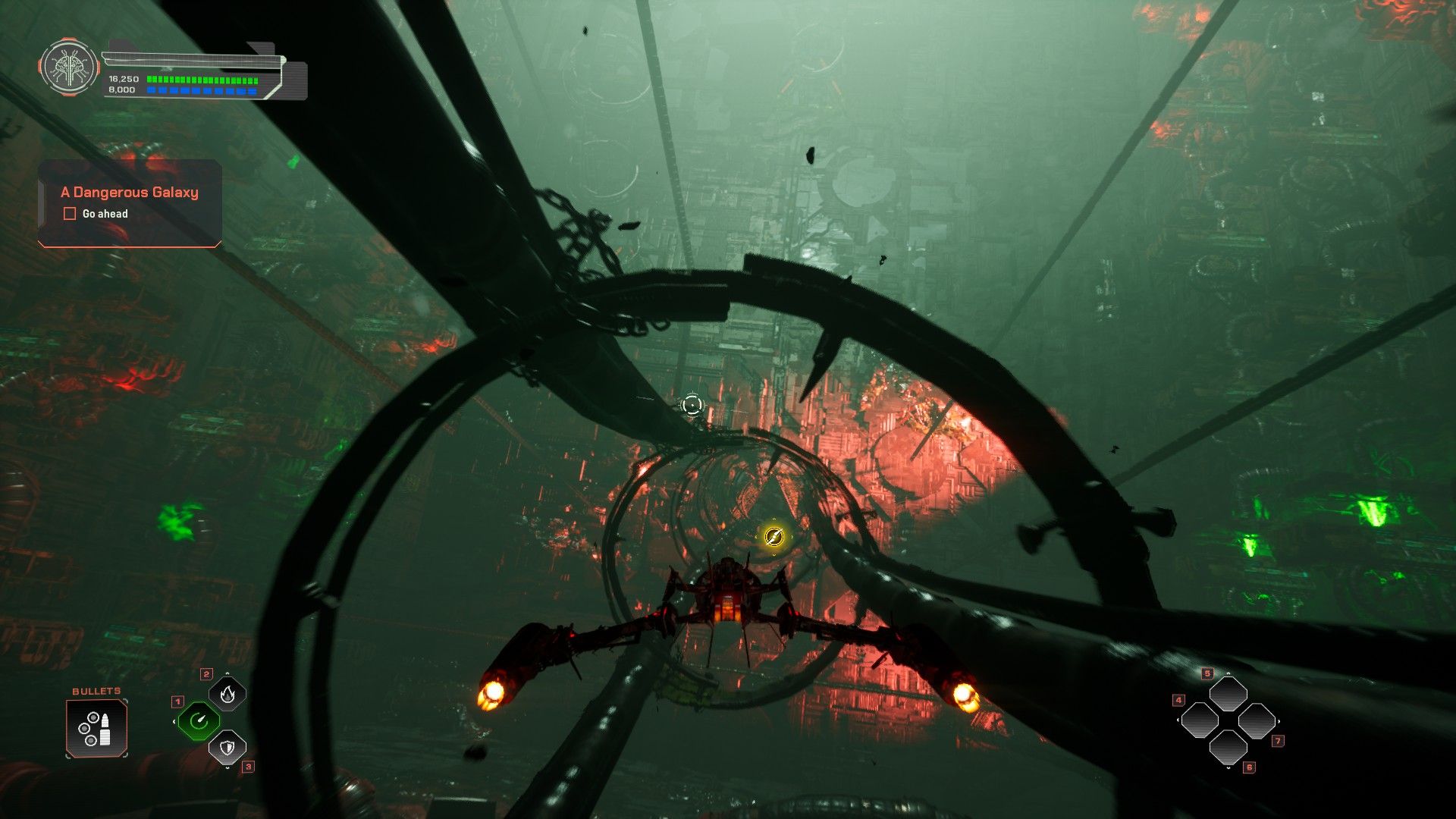Click the number 4 keybind badge
This screenshot has width=1456, height=819.
(1178, 700)
